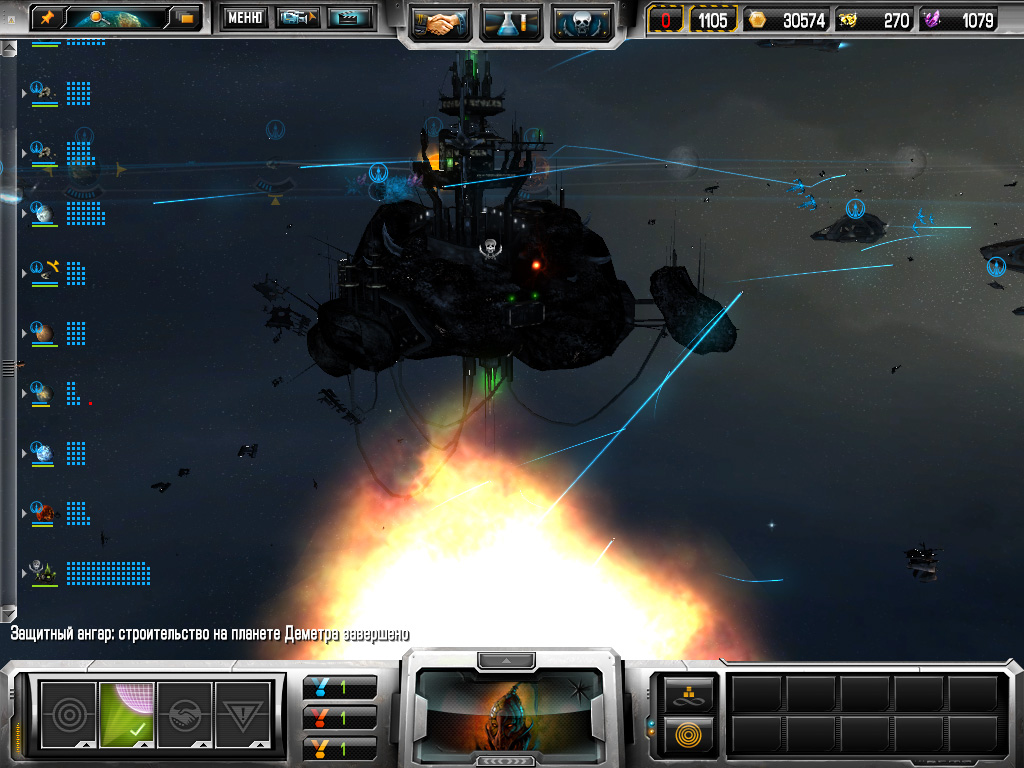
Task: Open the diplomacy handshake screen
Action: pyautogui.click(x=441, y=22)
